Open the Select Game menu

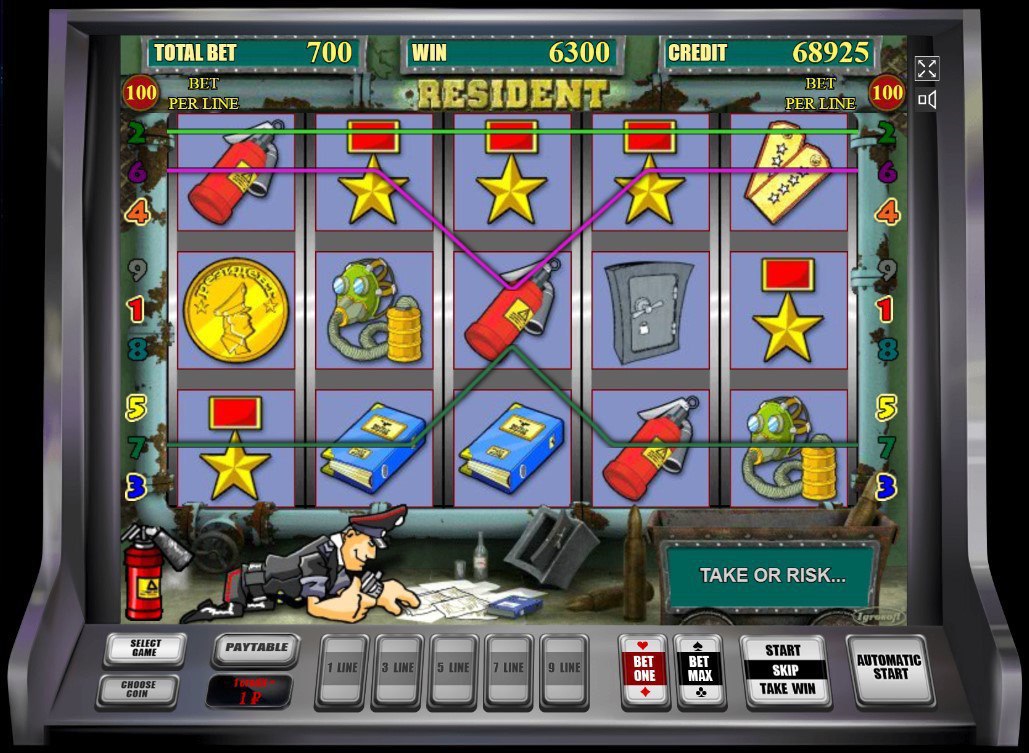click(145, 648)
